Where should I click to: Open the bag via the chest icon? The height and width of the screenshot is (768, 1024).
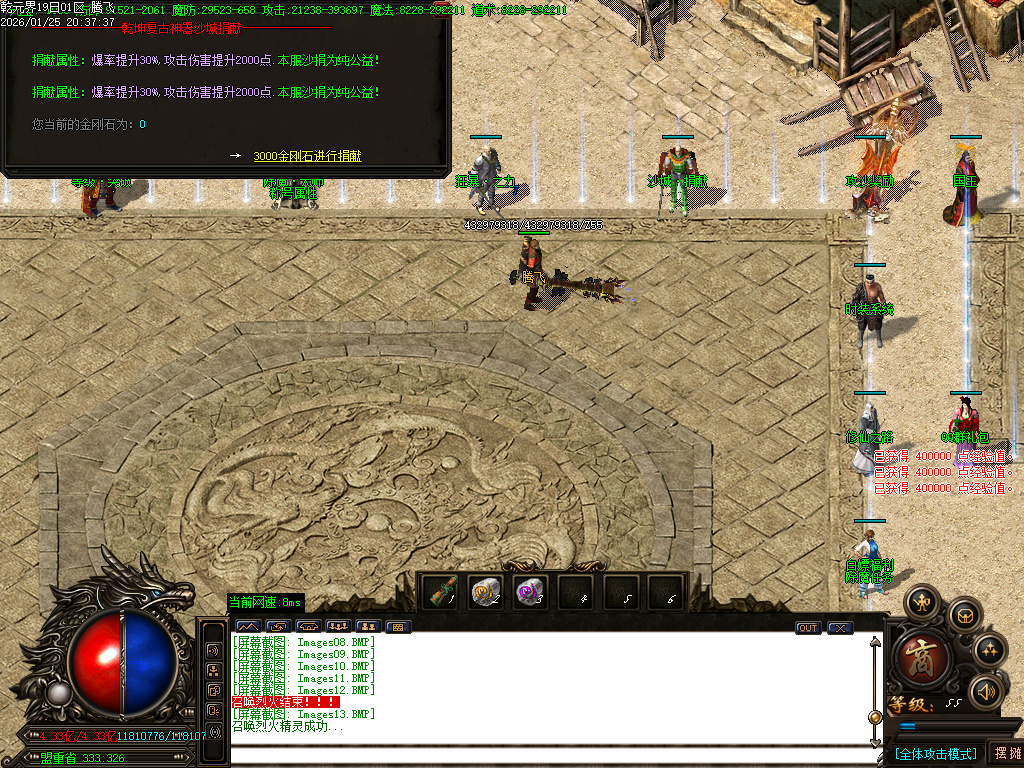point(964,614)
